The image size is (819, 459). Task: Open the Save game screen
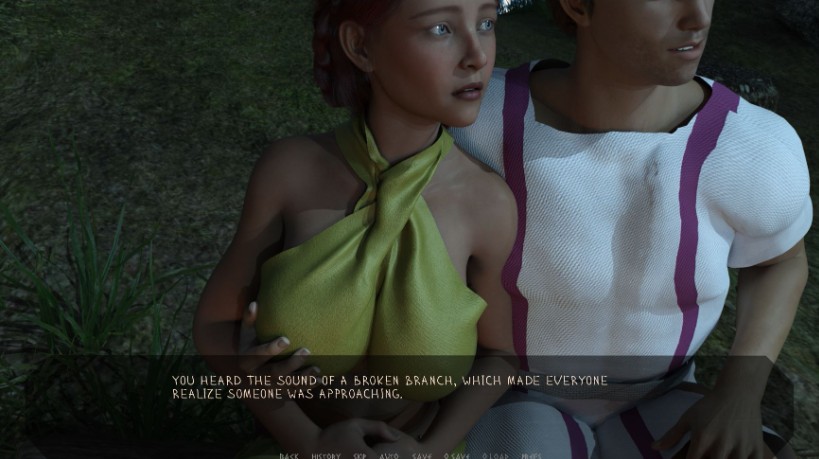[422, 455]
